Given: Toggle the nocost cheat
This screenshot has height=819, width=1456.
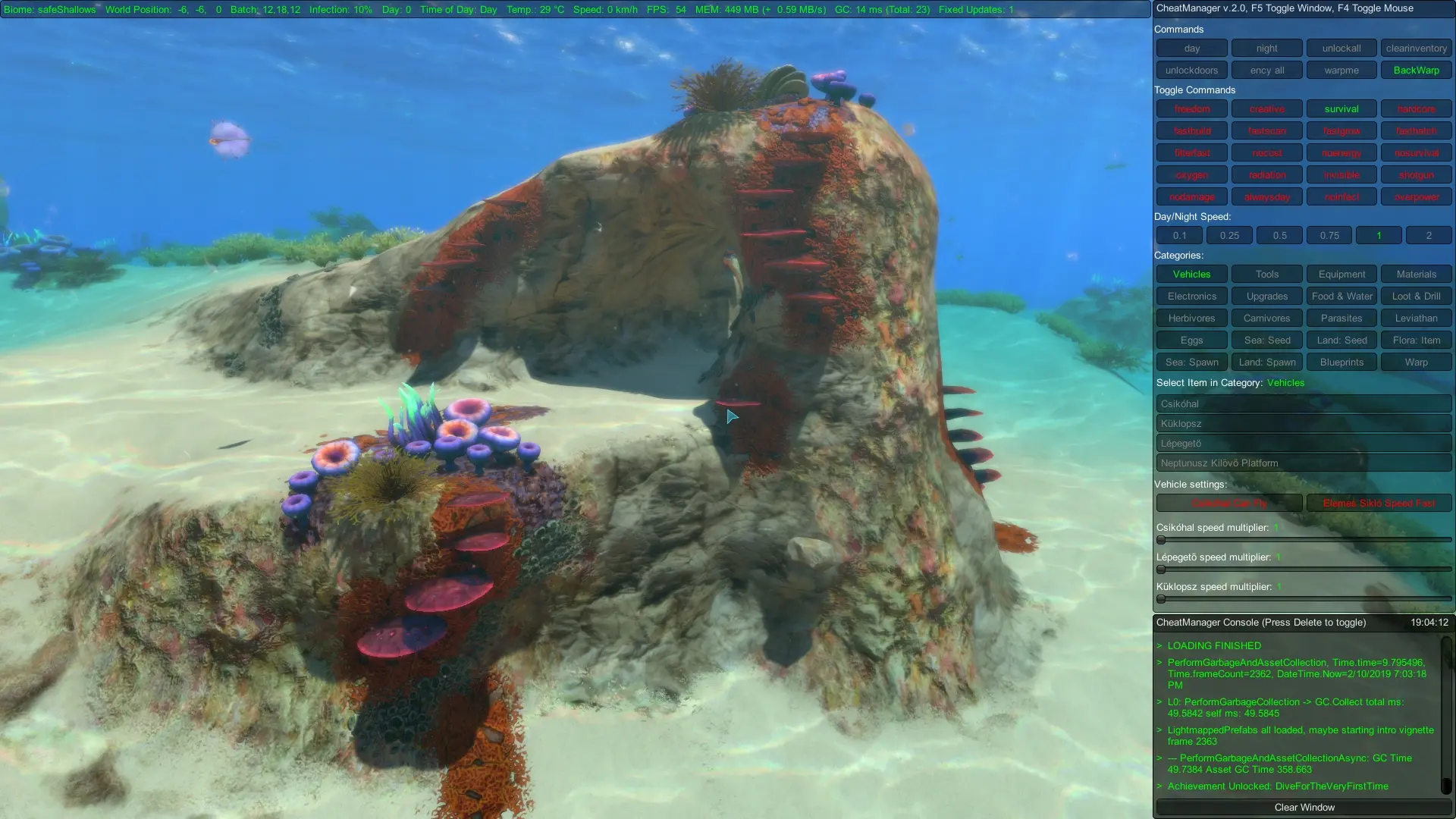Looking at the screenshot, I should pyautogui.click(x=1266, y=152).
